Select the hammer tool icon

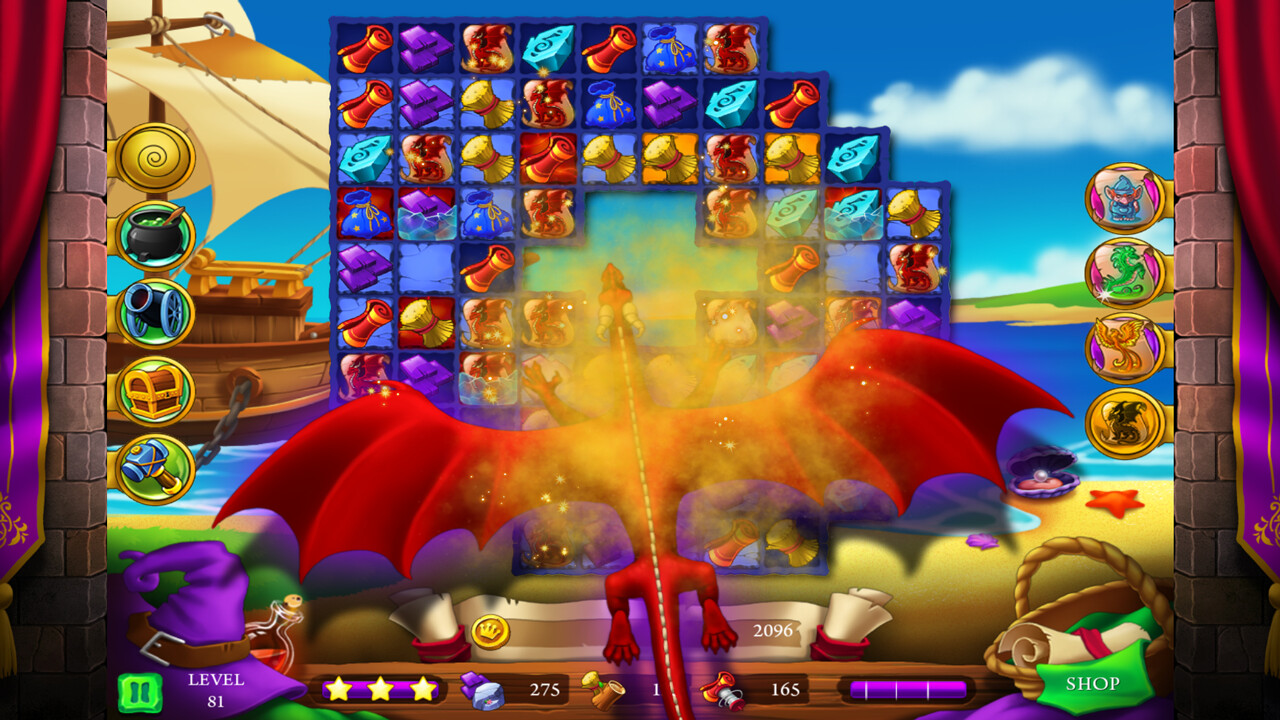(155, 464)
